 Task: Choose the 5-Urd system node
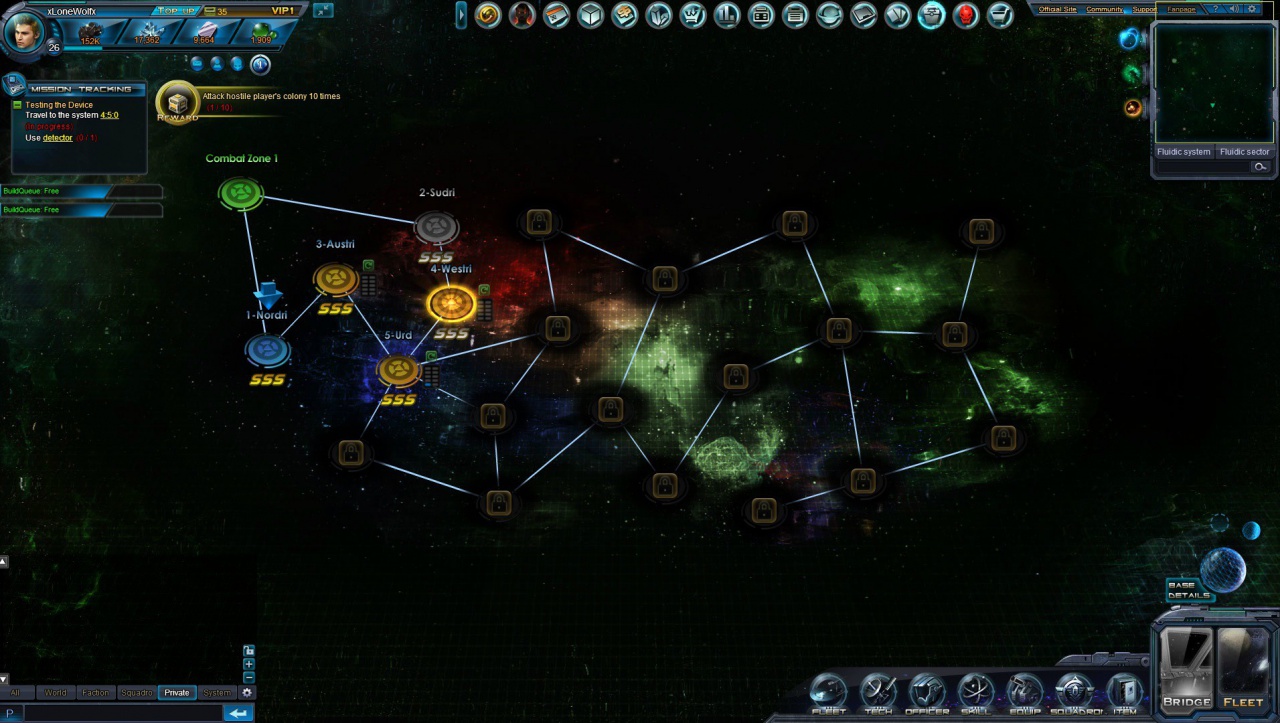[398, 370]
